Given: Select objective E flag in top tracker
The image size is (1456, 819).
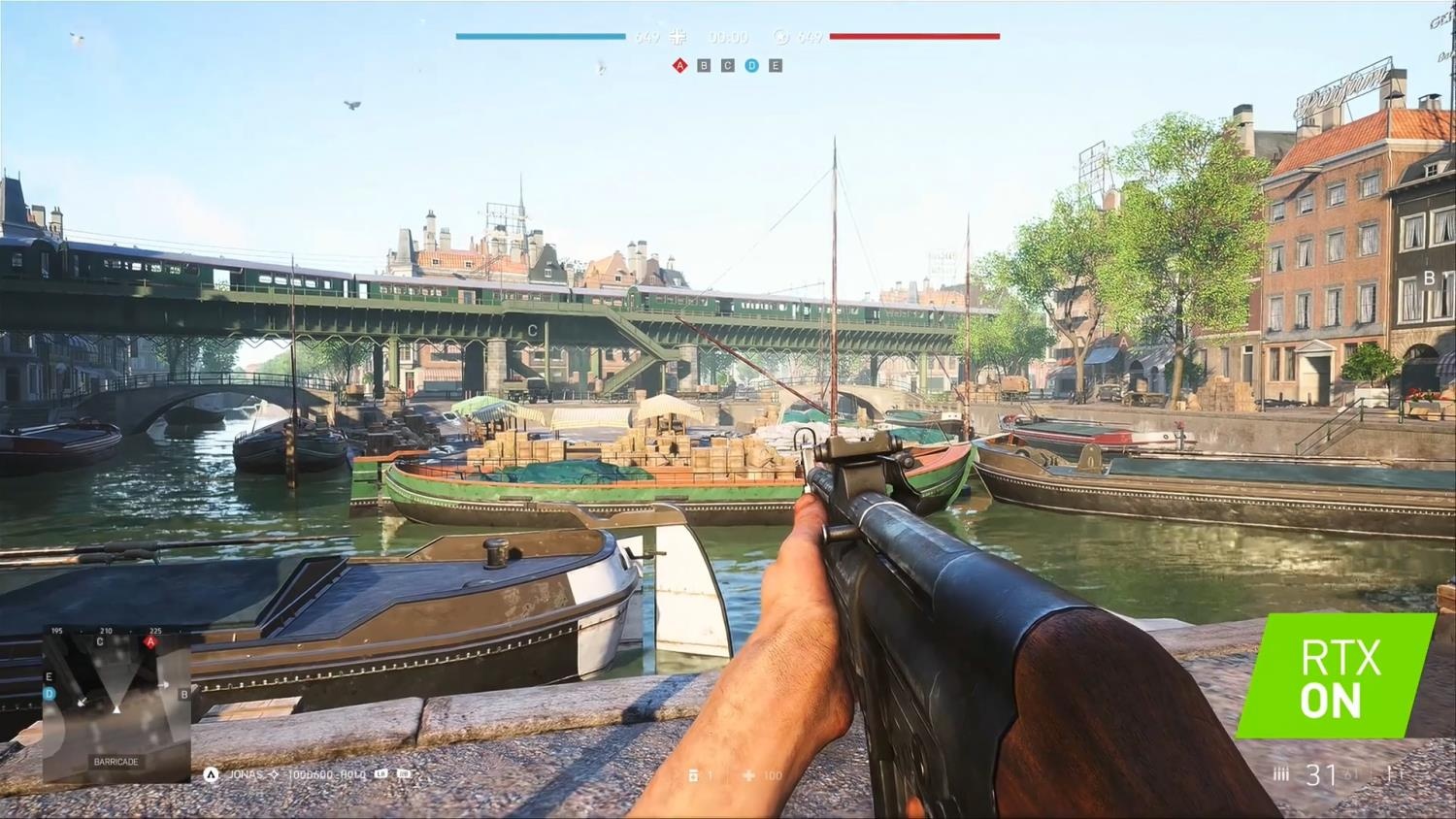Looking at the screenshot, I should tap(775, 66).
